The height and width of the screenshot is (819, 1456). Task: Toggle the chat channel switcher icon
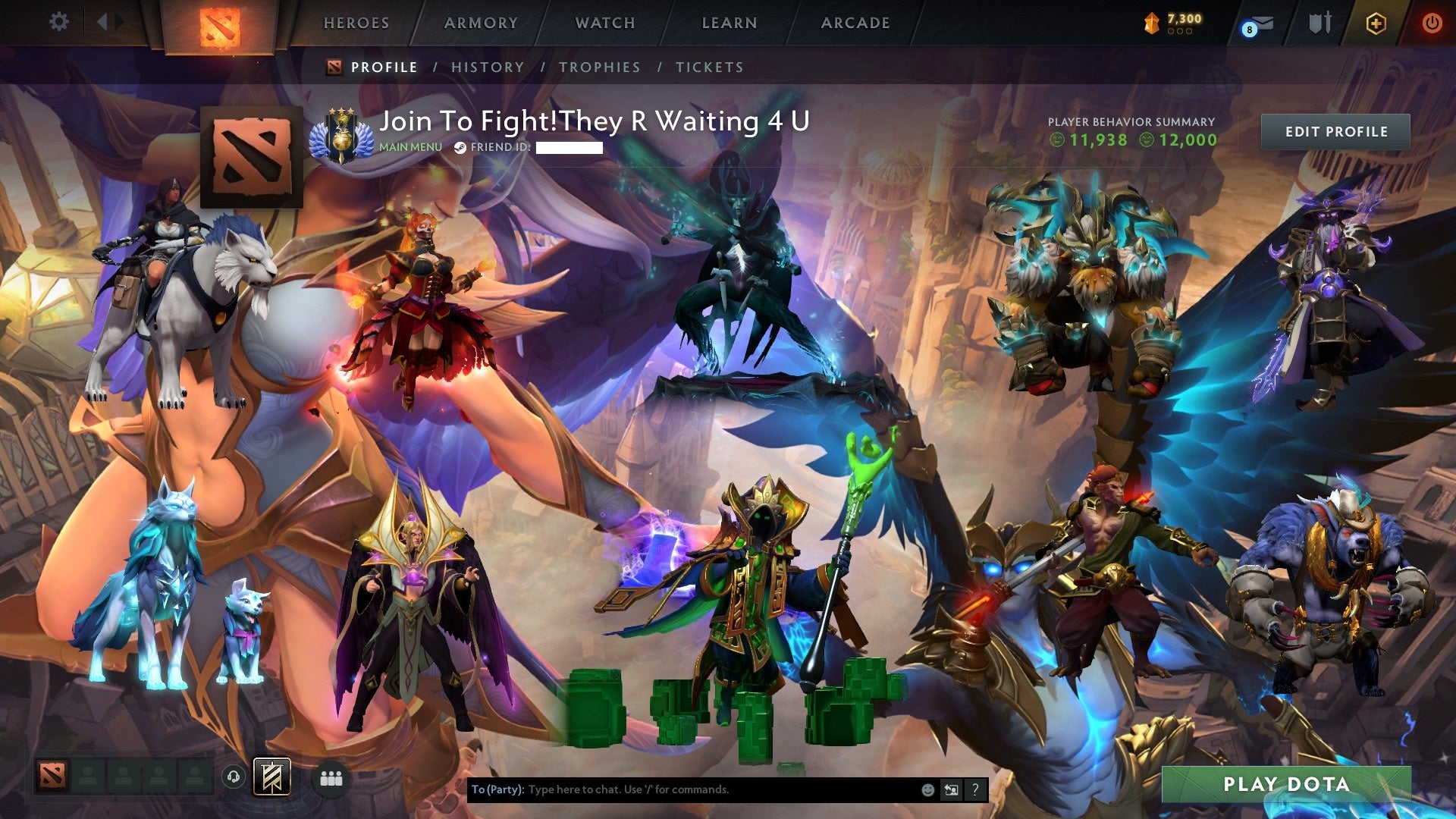(x=951, y=789)
